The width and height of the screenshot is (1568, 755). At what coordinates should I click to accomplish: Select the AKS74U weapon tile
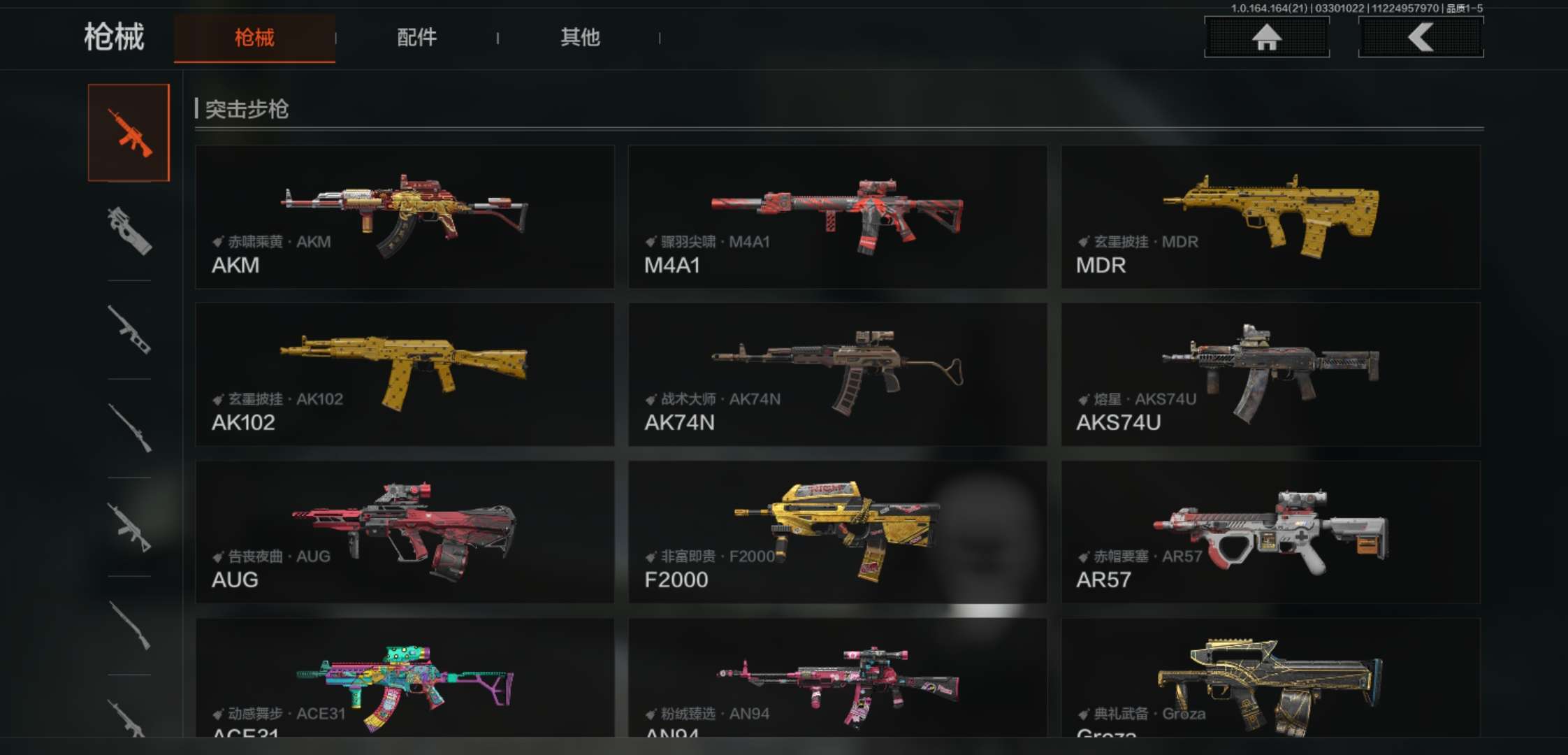(1270, 374)
